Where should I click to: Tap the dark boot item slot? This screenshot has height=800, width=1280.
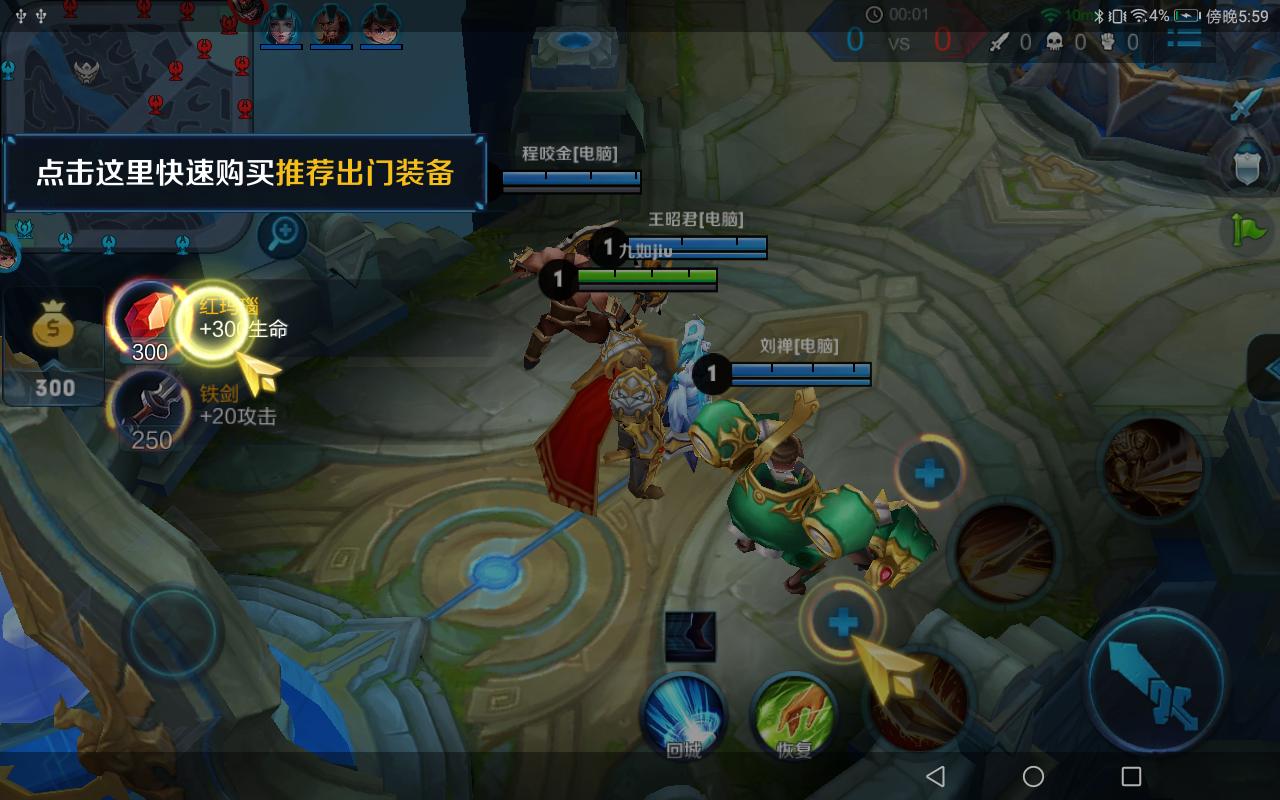(690, 637)
